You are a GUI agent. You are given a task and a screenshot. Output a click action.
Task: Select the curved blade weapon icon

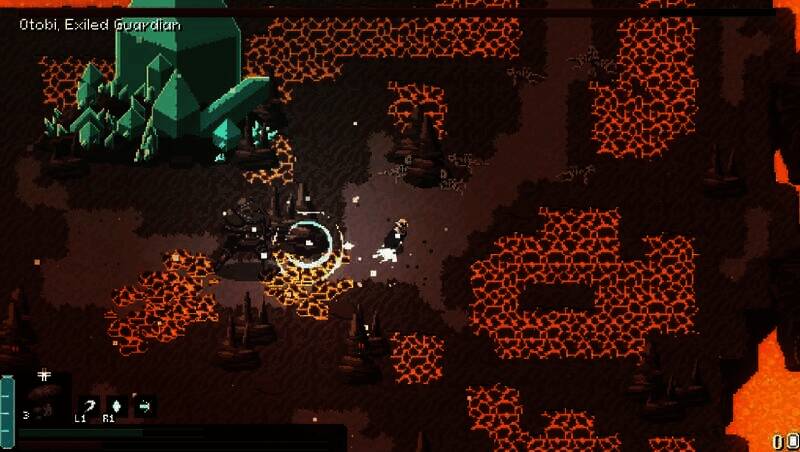tap(90, 405)
